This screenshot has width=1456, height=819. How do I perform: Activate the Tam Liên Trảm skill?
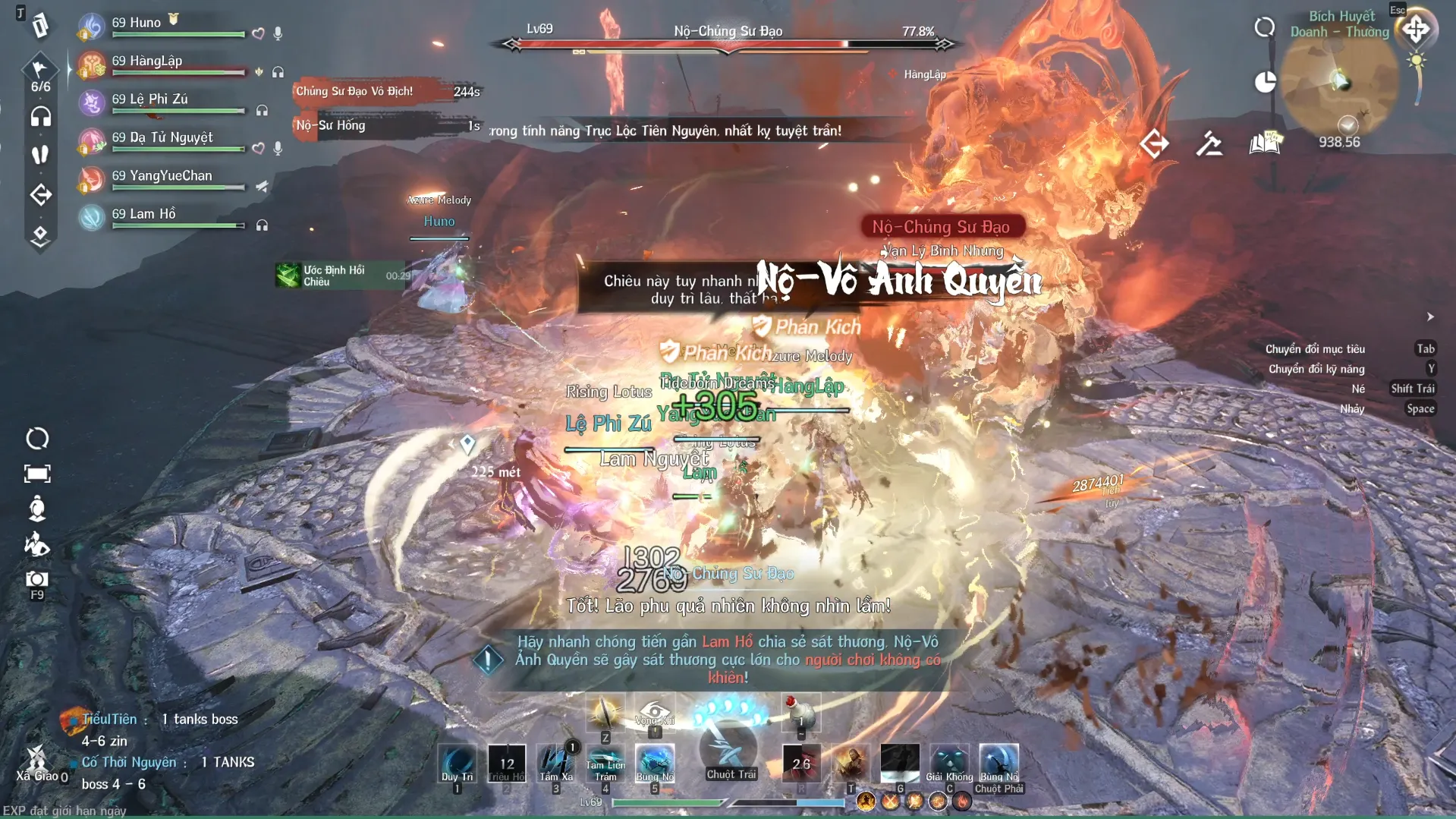pos(605,764)
